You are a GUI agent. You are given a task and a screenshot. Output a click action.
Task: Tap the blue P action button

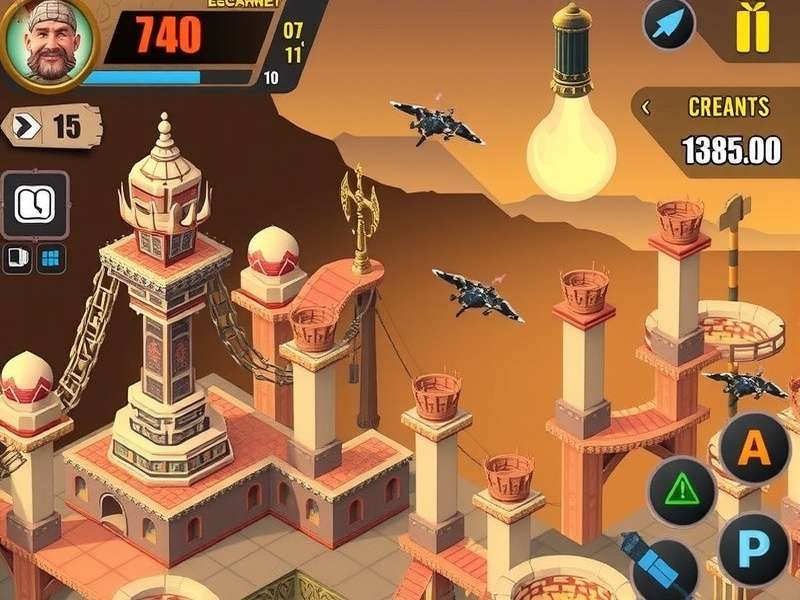[754, 548]
